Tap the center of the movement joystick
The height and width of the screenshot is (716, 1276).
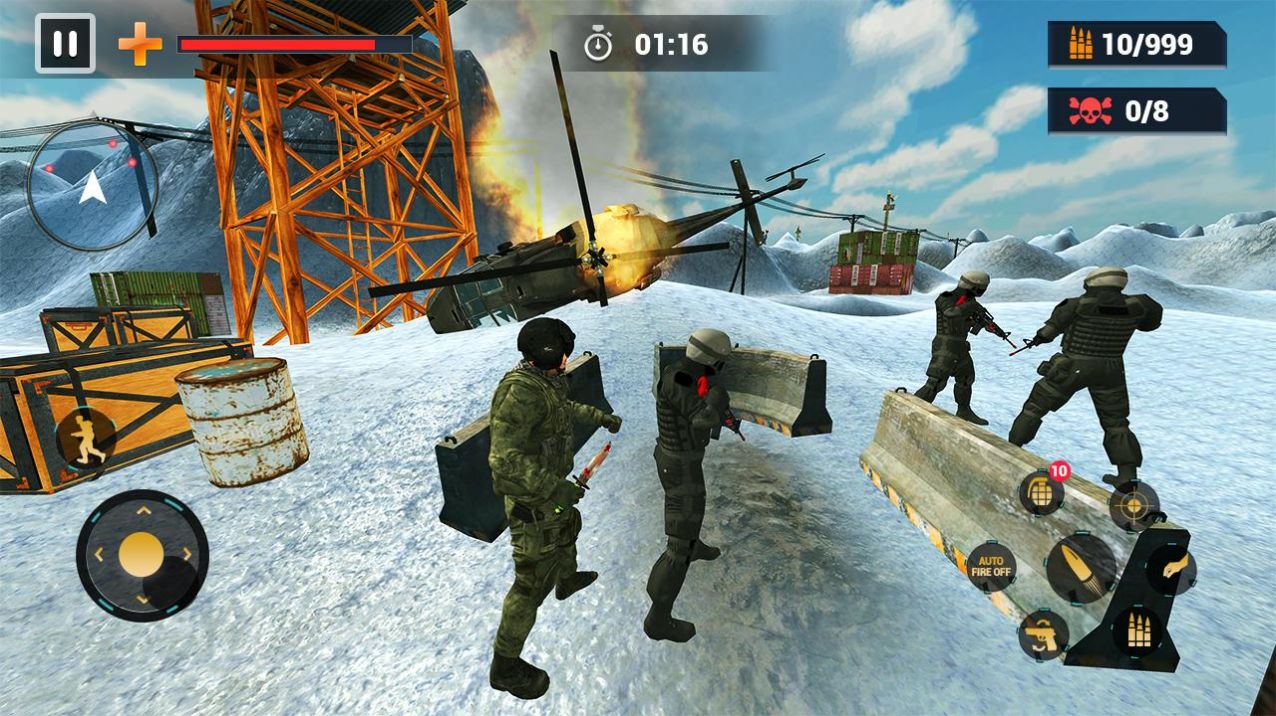coord(142,555)
